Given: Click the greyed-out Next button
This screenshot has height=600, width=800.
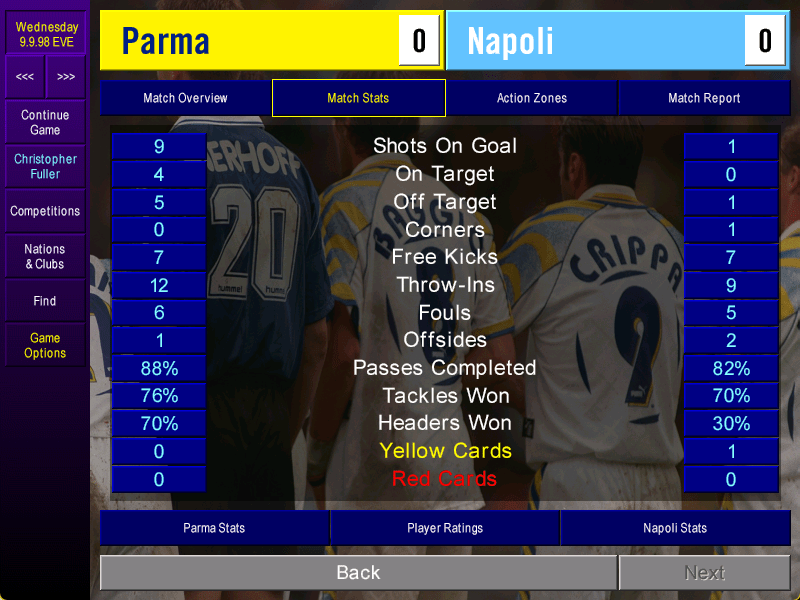Looking at the screenshot, I should click(x=704, y=573).
